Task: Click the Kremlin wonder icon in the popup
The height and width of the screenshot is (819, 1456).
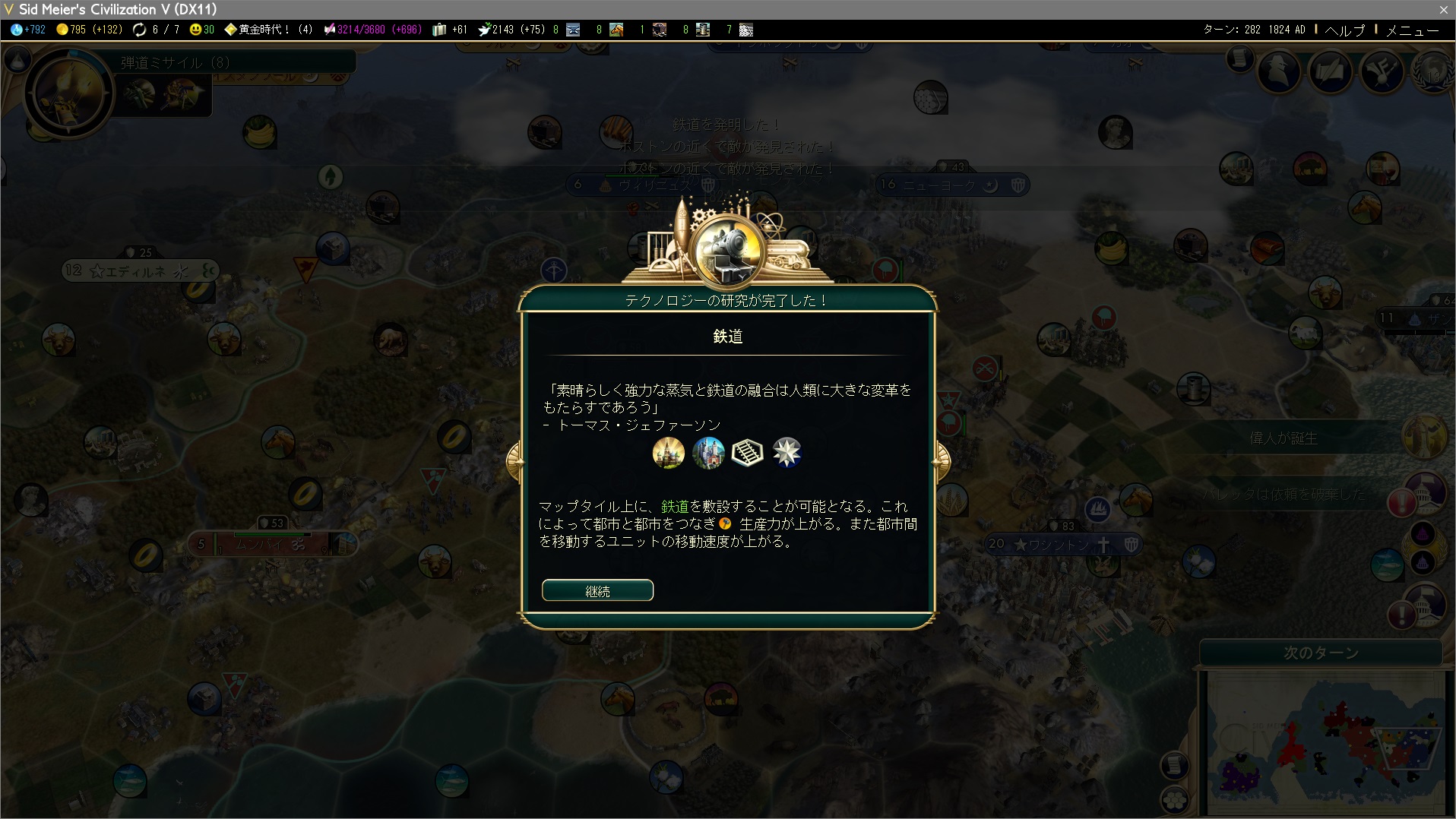Action: (x=669, y=453)
